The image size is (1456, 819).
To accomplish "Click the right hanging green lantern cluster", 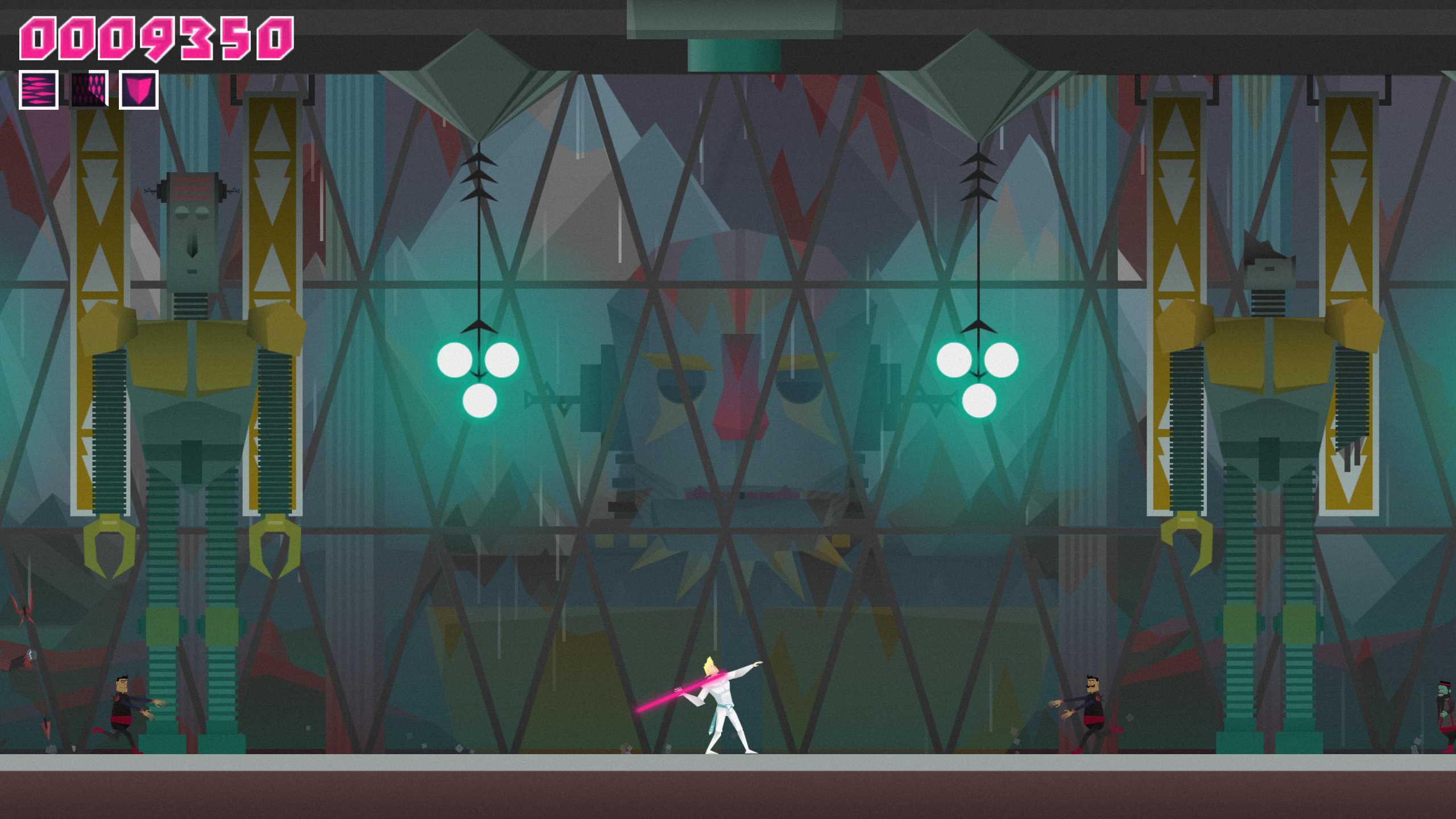I will click(x=978, y=375).
